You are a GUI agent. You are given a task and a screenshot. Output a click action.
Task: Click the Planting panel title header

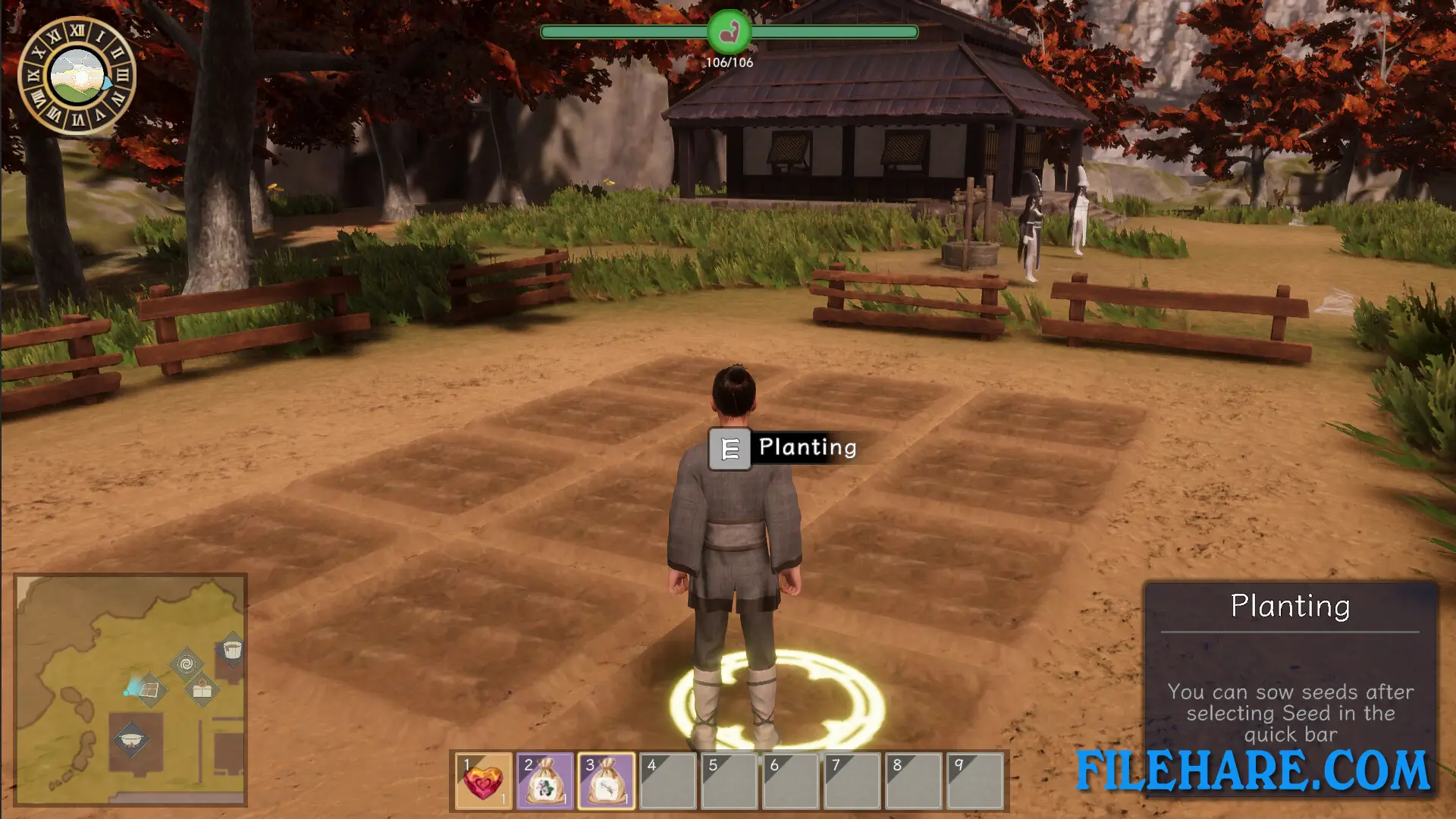click(x=1290, y=606)
